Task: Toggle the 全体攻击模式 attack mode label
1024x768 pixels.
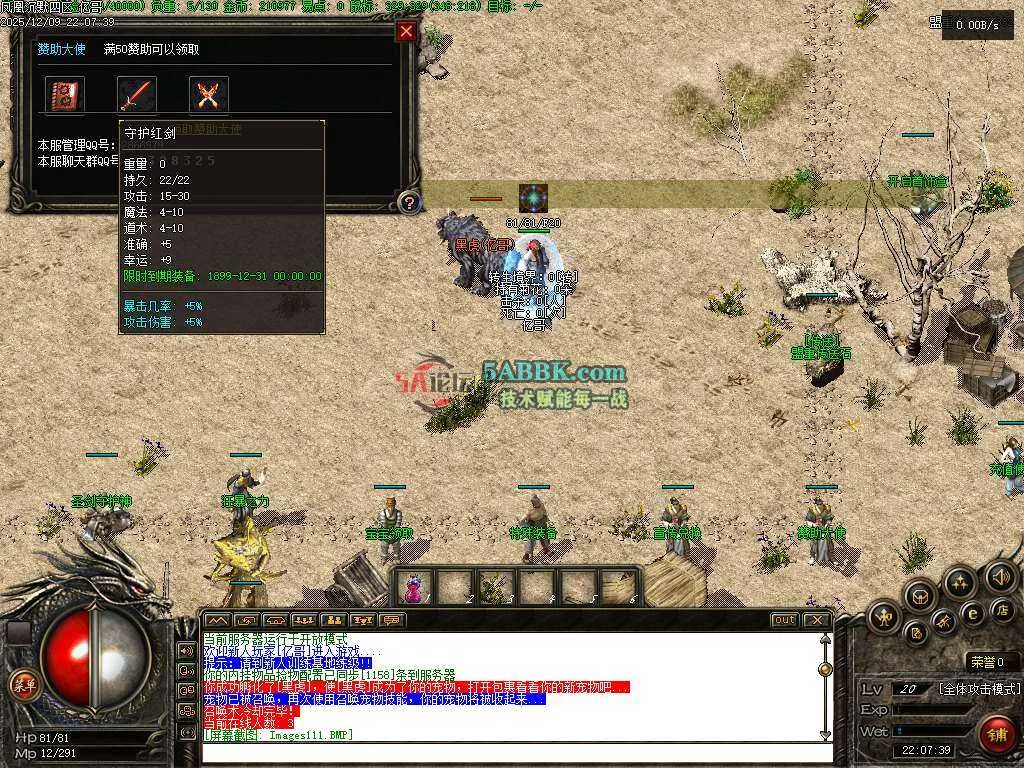Action: click(x=979, y=689)
